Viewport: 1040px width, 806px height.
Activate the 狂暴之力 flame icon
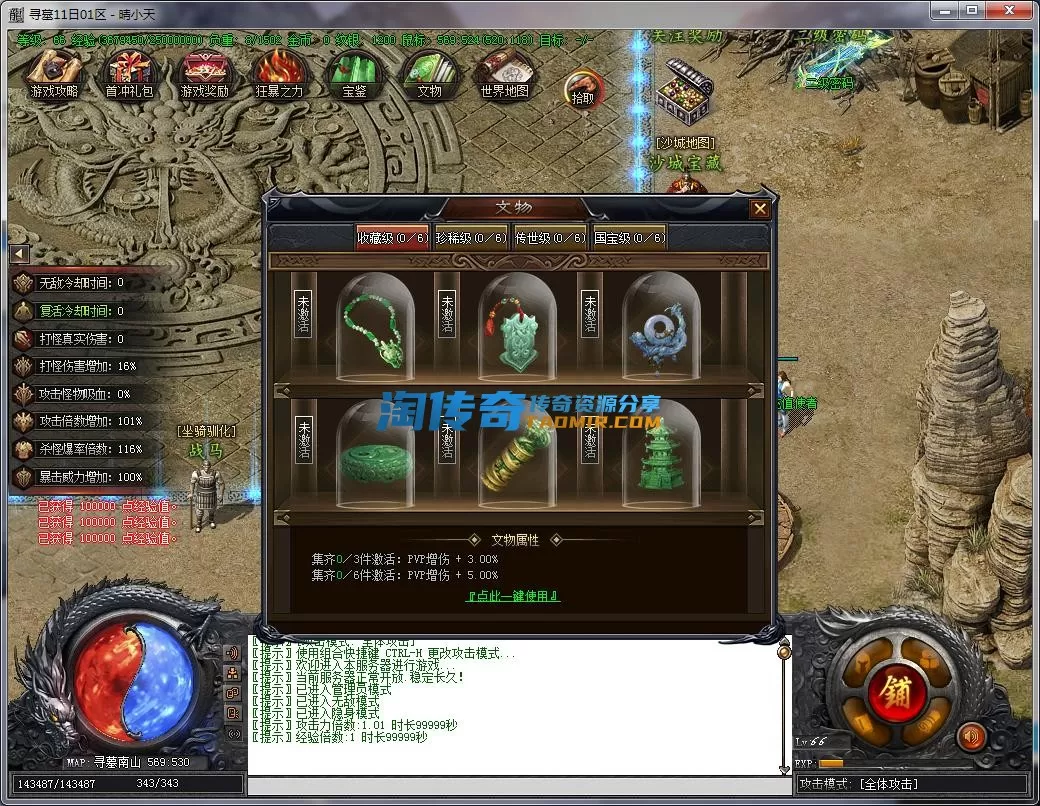click(x=279, y=74)
